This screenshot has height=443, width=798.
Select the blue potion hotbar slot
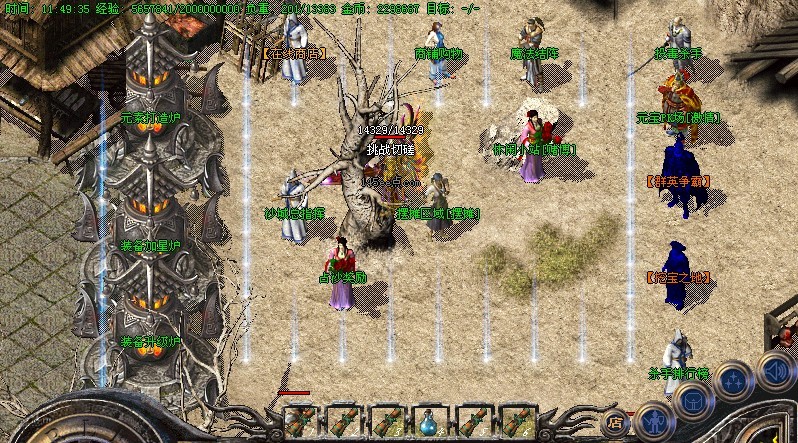tap(431, 421)
